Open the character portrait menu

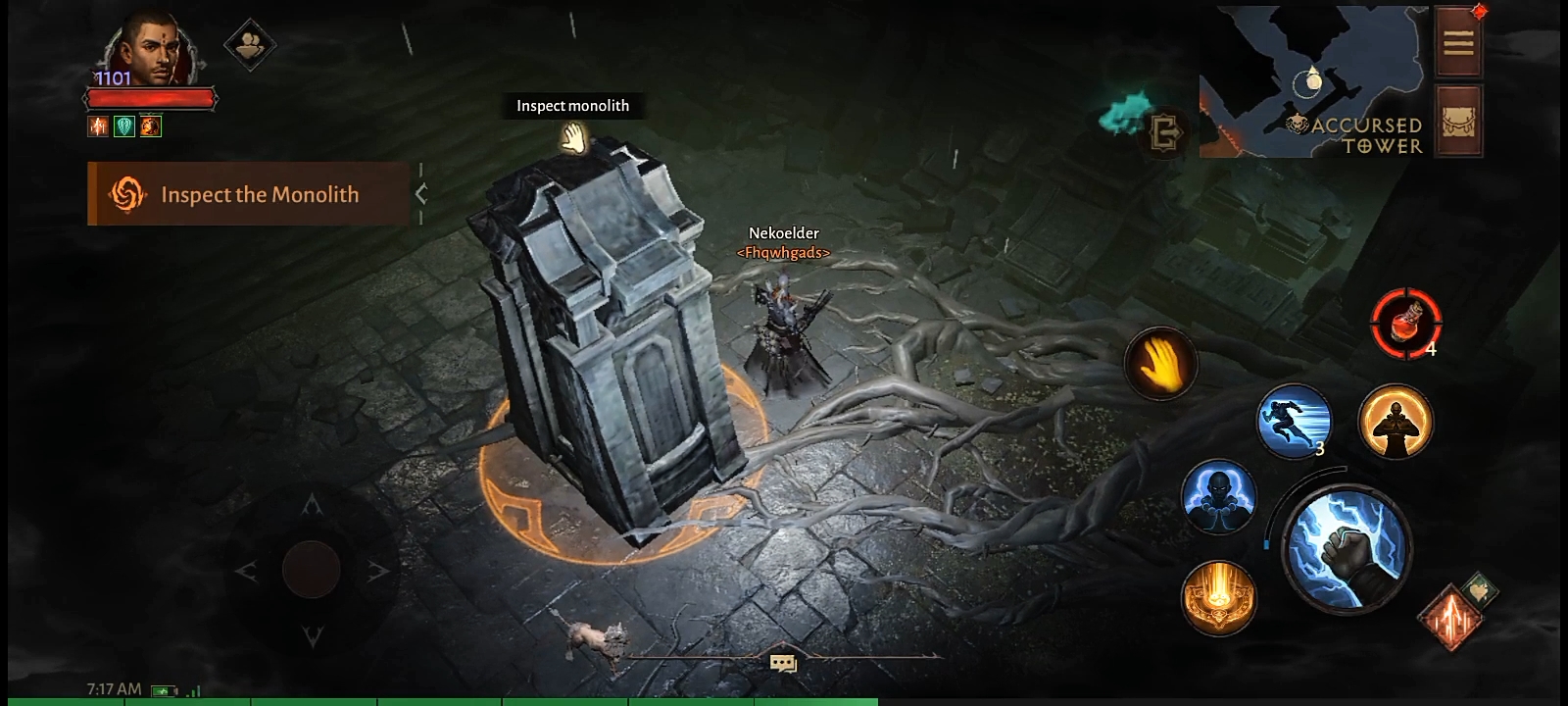(149, 49)
